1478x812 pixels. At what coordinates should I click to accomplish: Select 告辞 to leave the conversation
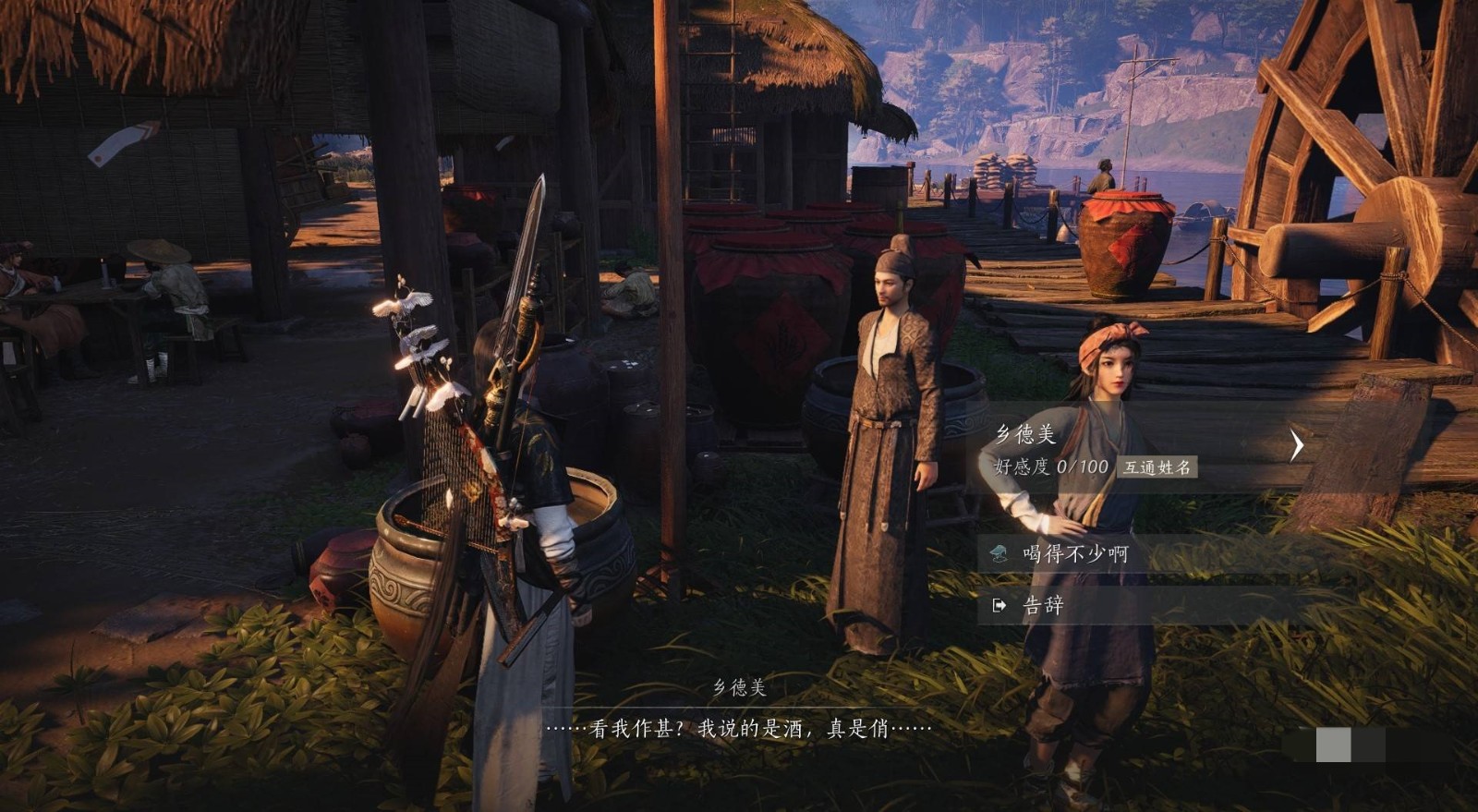tap(1044, 605)
